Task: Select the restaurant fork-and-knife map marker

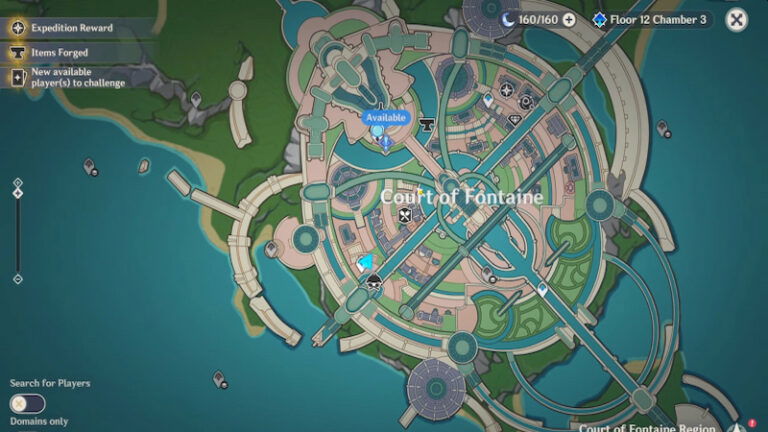Action: (405, 215)
